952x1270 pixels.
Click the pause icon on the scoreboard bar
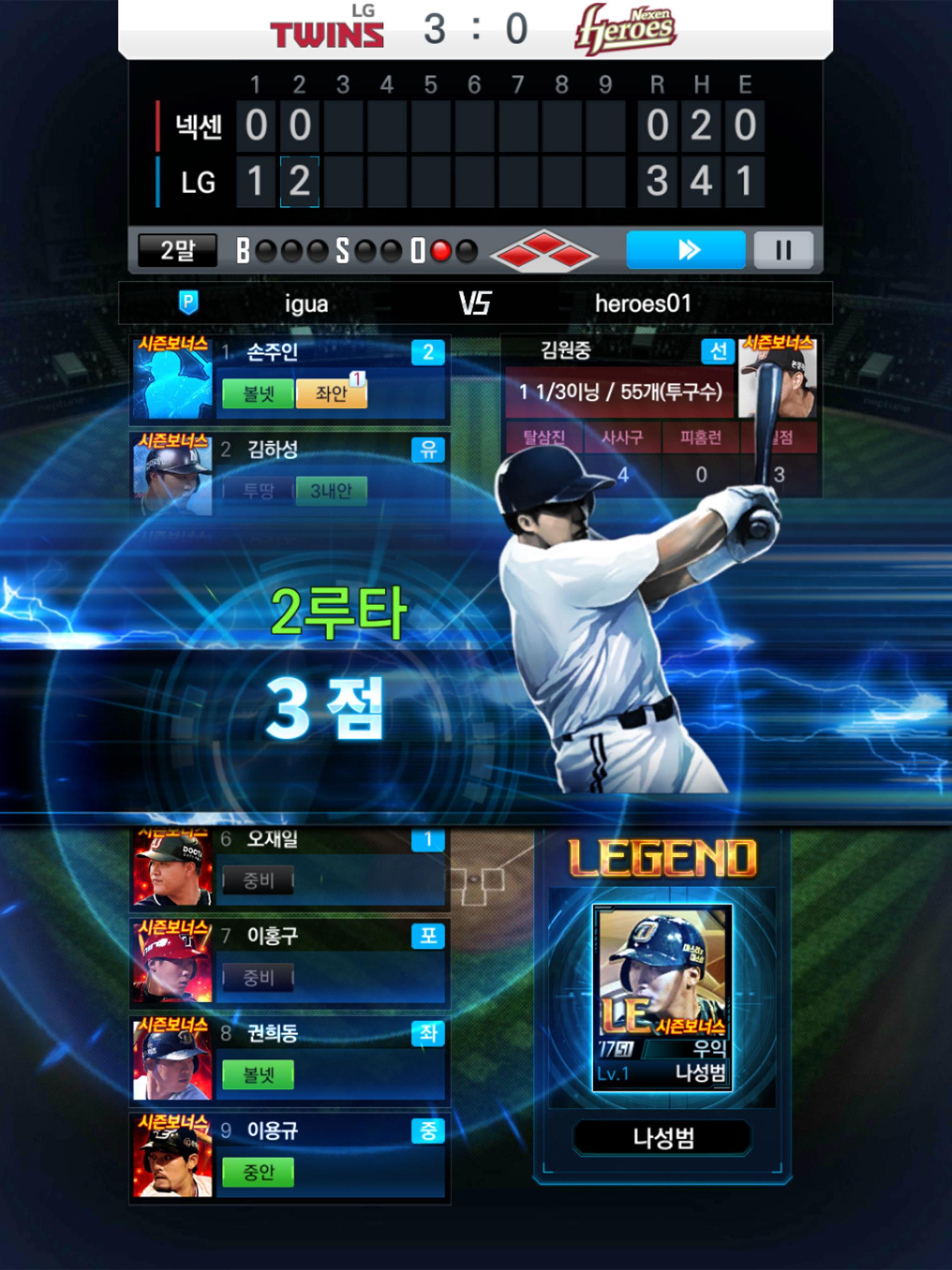[x=784, y=249]
